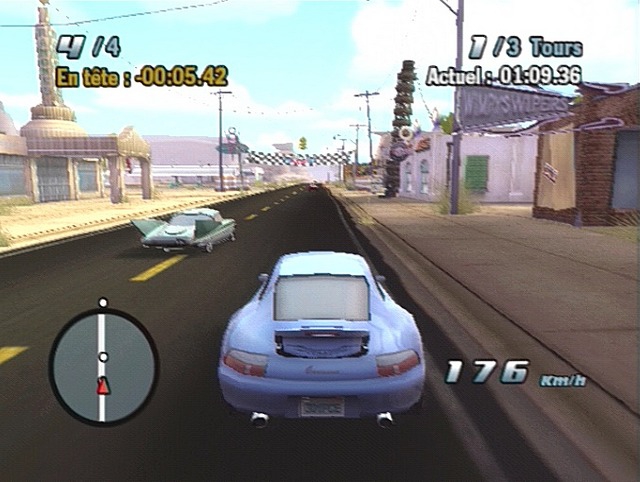Select the red player arrow on minimap
The height and width of the screenshot is (482, 640).
(102, 387)
